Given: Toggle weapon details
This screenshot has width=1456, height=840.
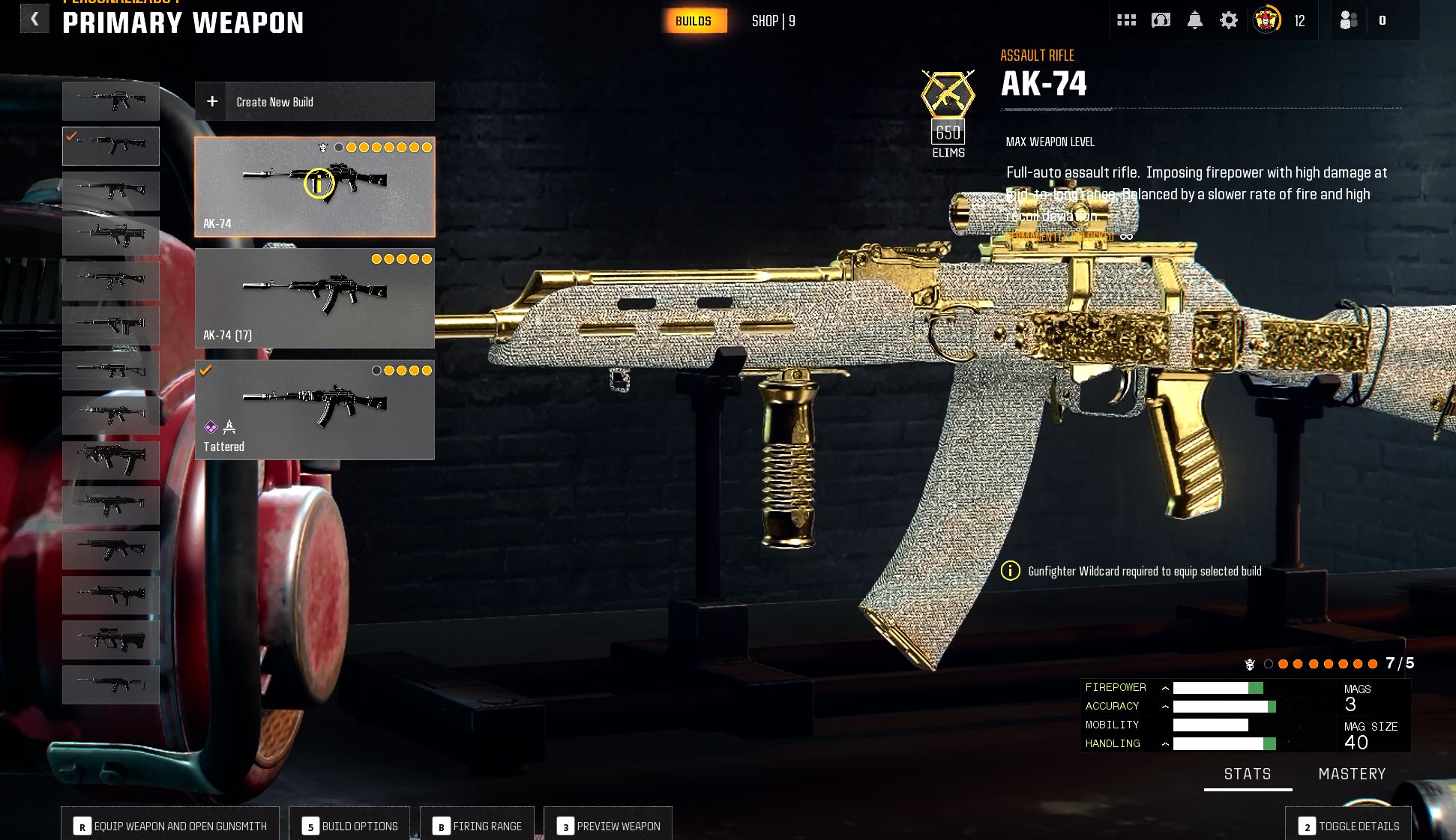Looking at the screenshot, I should 1349,826.
